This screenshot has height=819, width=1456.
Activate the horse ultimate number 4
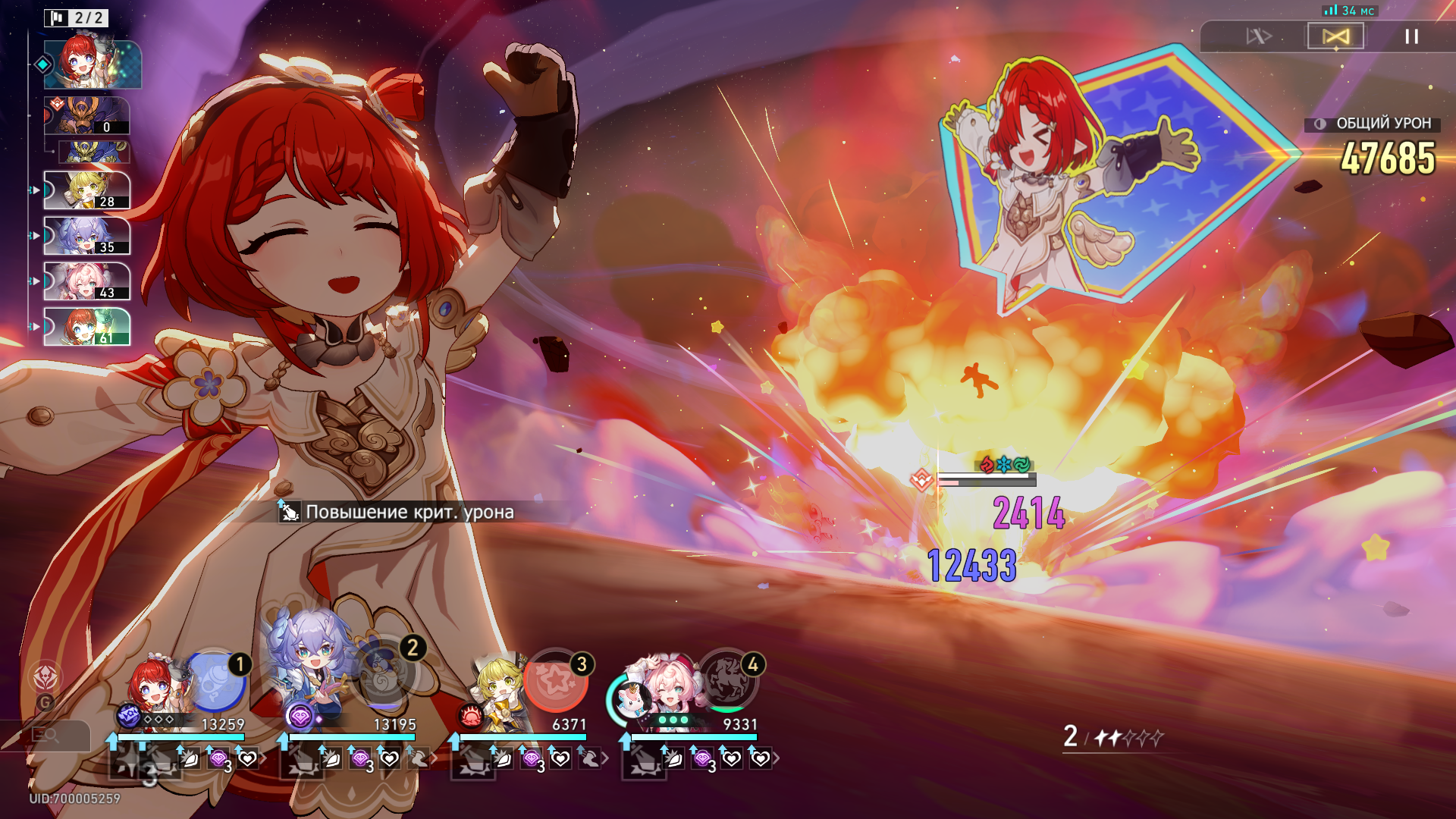[x=728, y=680]
